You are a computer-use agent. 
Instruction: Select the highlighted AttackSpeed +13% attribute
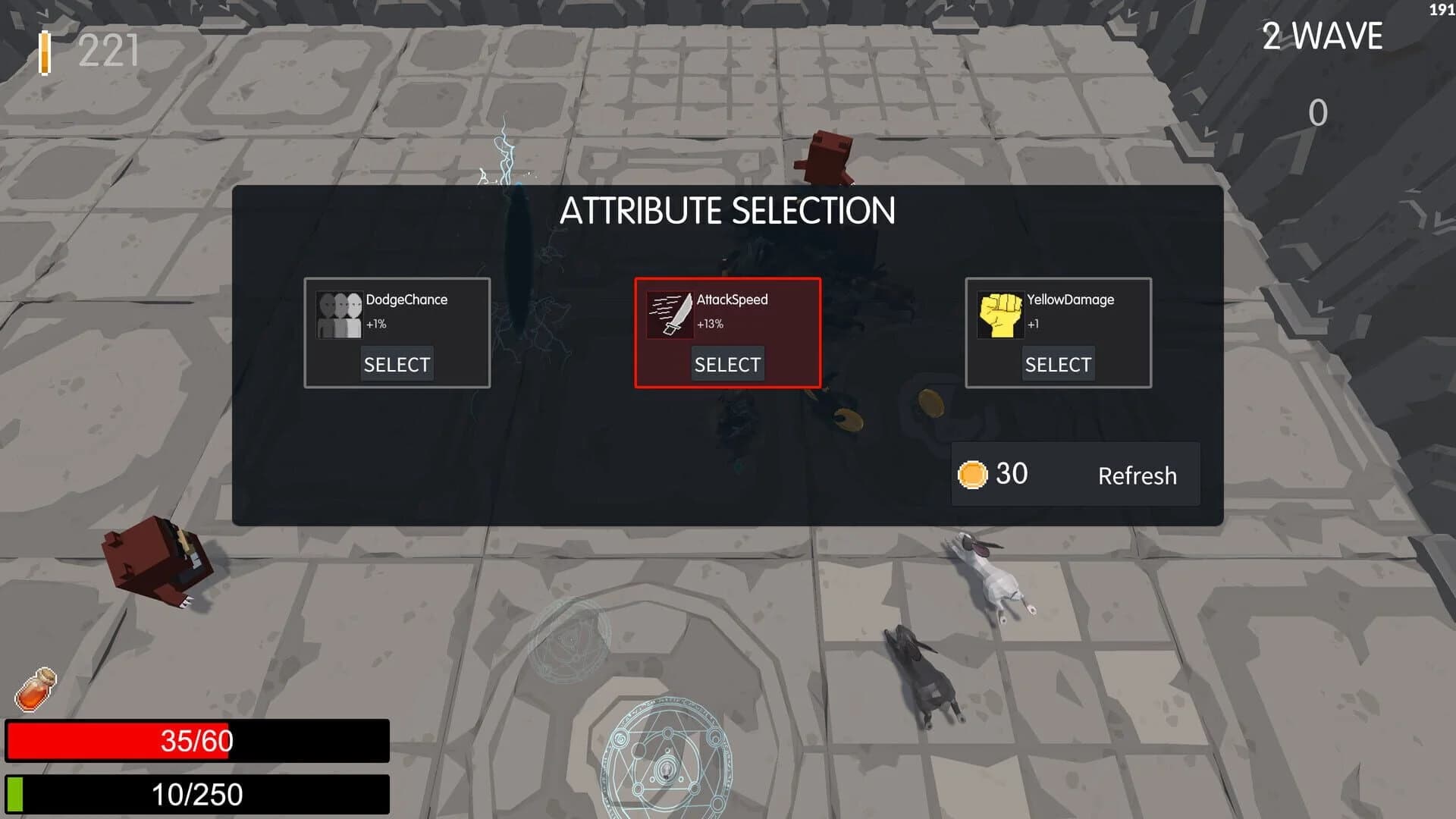tap(726, 364)
